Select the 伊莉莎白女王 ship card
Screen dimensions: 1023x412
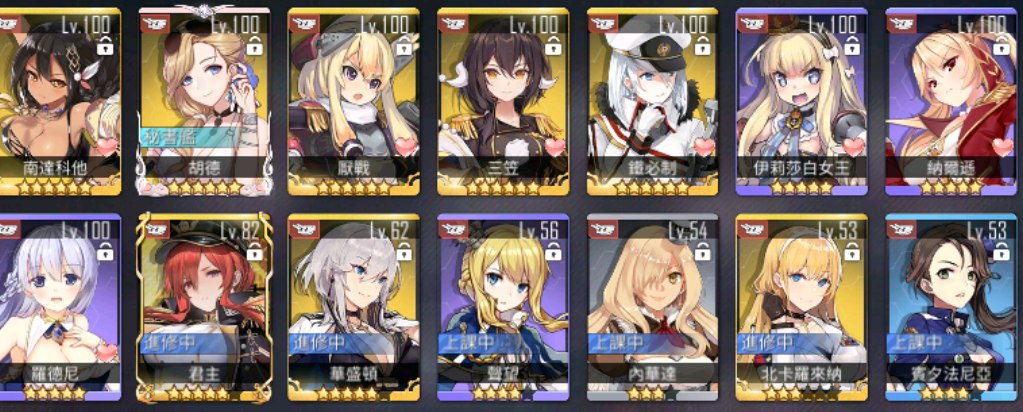click(801, 100)
